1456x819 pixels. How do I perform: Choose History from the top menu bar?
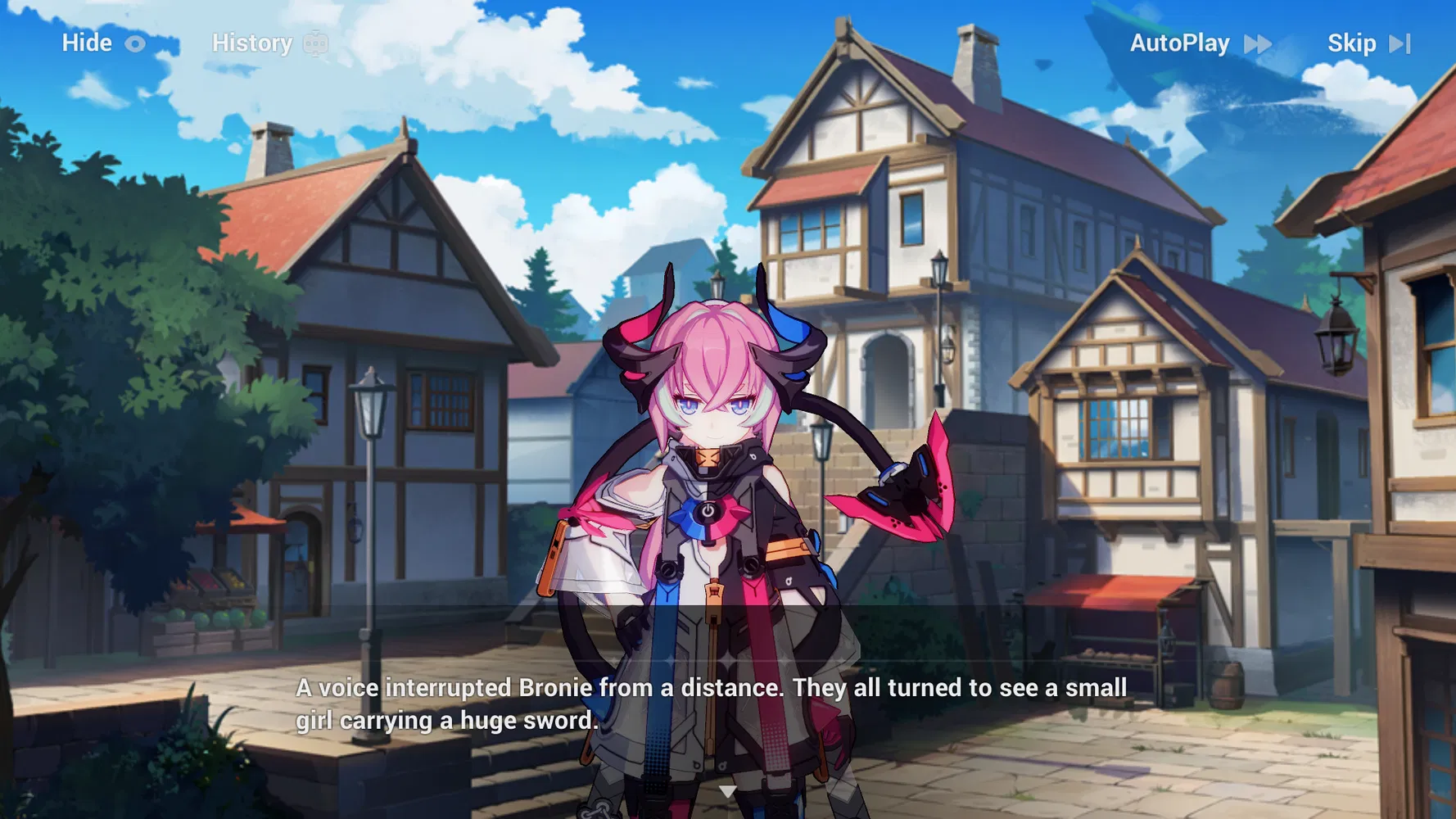[x=251, y=43]
